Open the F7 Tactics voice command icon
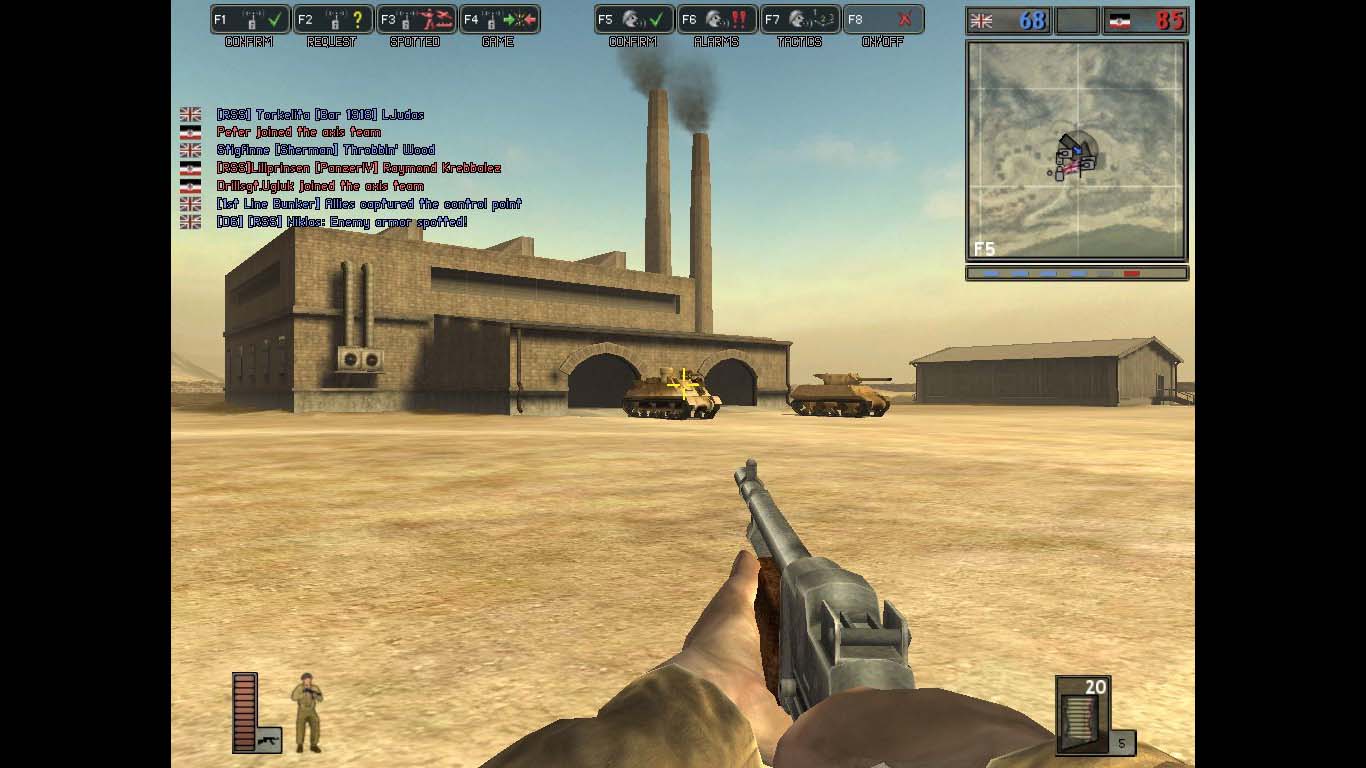The width and height of the screenshot is (1366, 768). click(800, 19)
